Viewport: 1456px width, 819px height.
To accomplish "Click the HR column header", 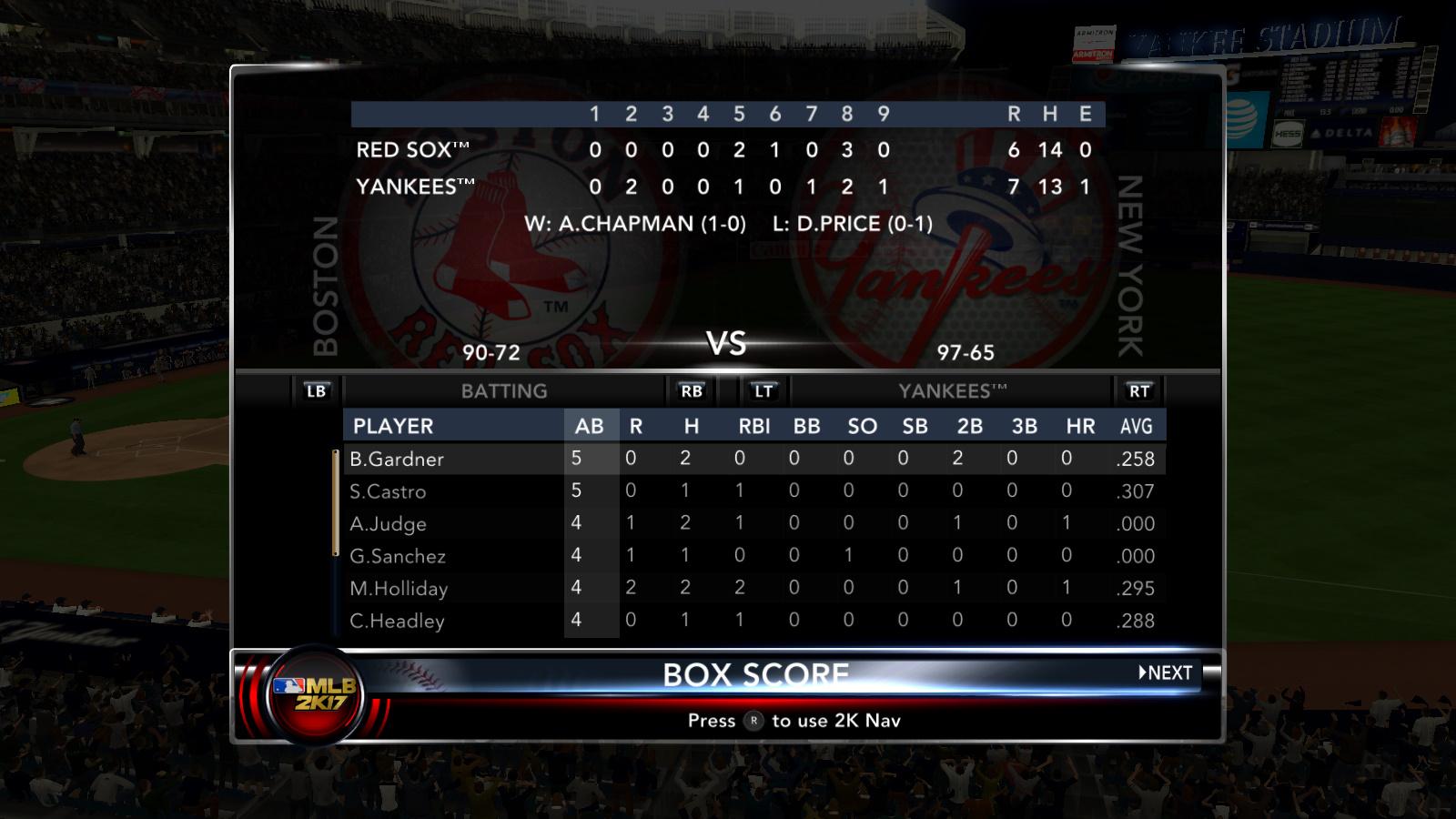I will point(1080,426).
